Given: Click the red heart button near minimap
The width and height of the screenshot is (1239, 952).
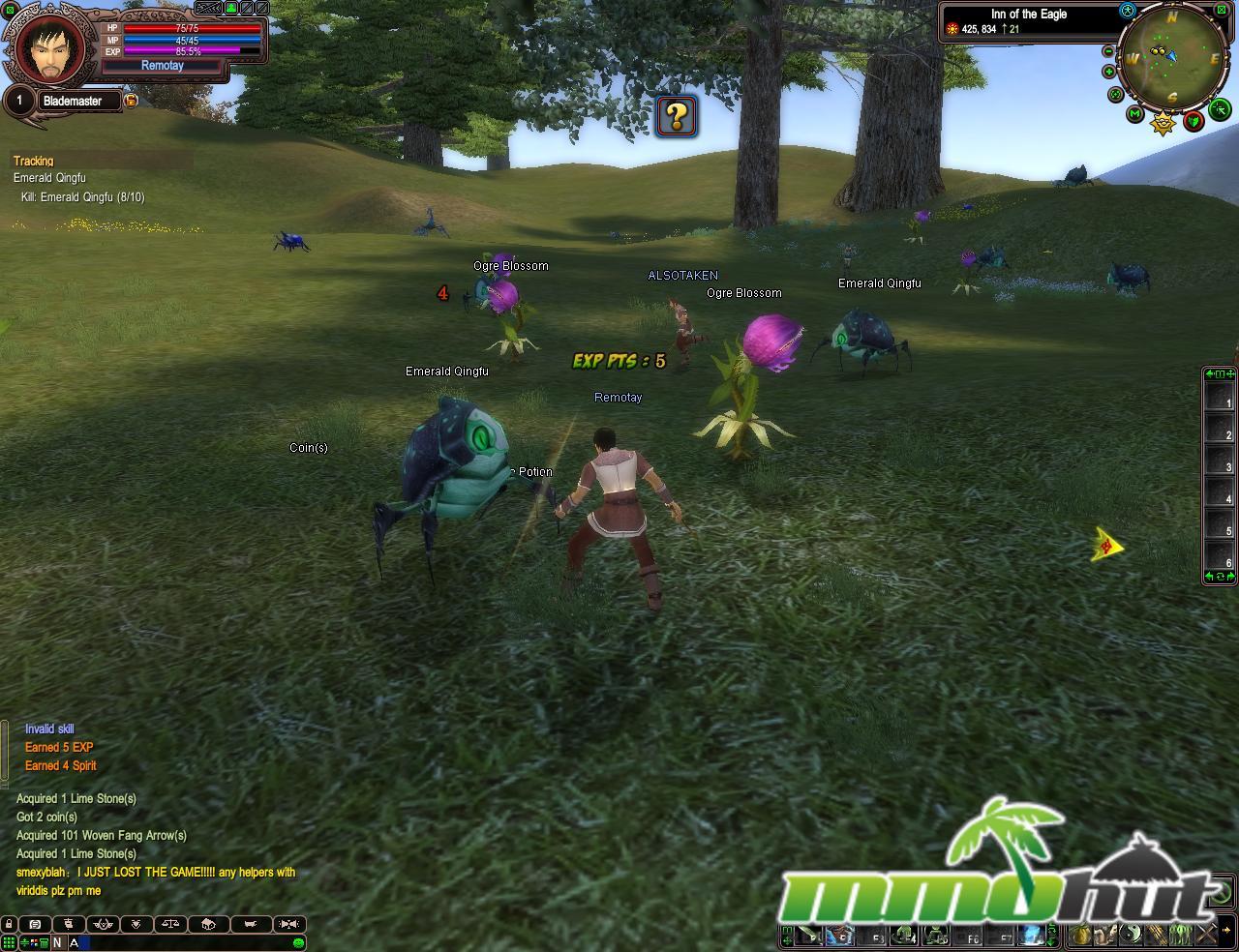Looking at the screenshot, I should pyautogui.click(x=1194, y=121).
